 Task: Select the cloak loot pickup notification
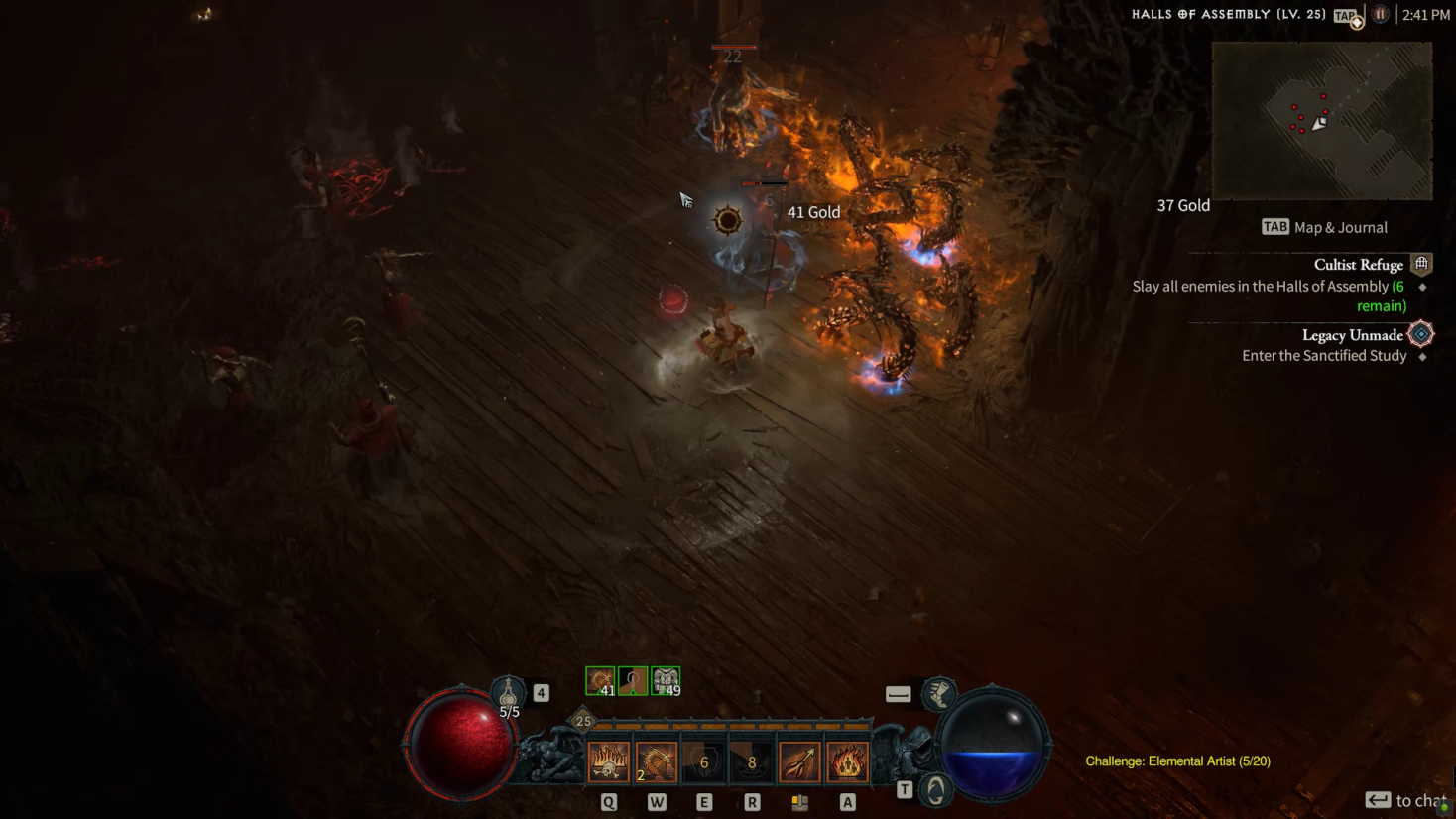coord(632,679)
